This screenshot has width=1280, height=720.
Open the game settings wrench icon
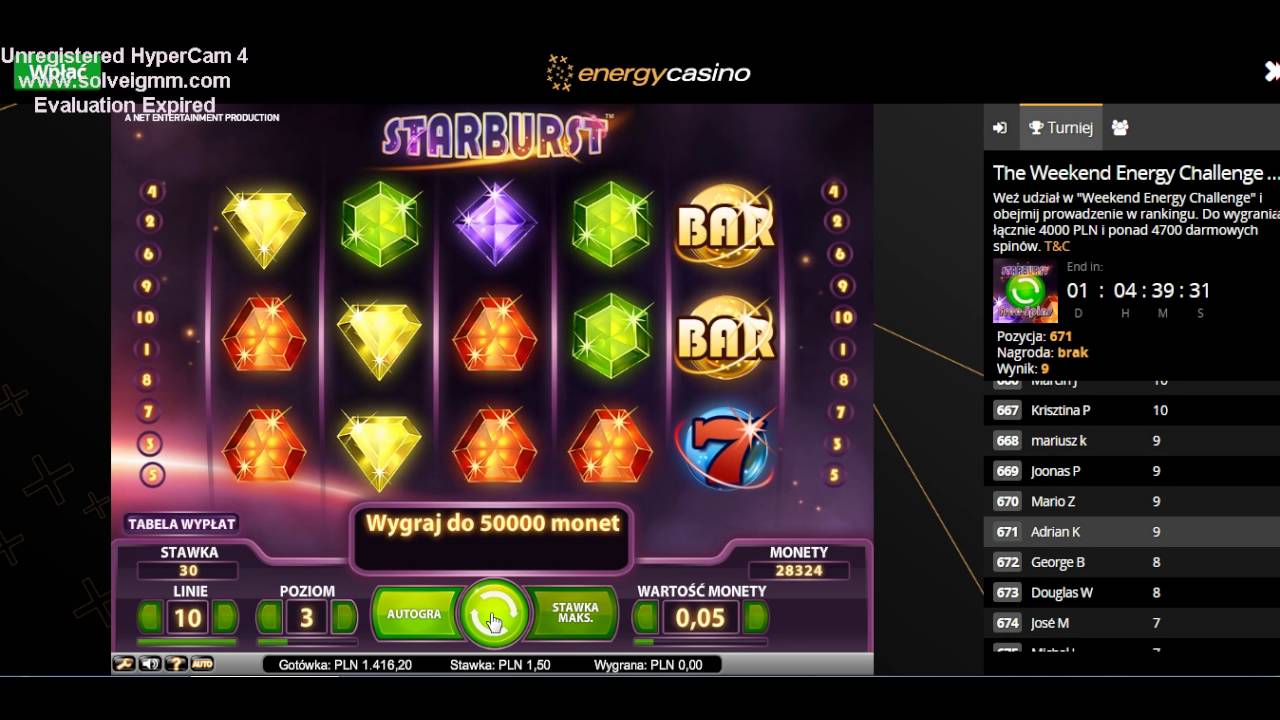tap(124, 663)
